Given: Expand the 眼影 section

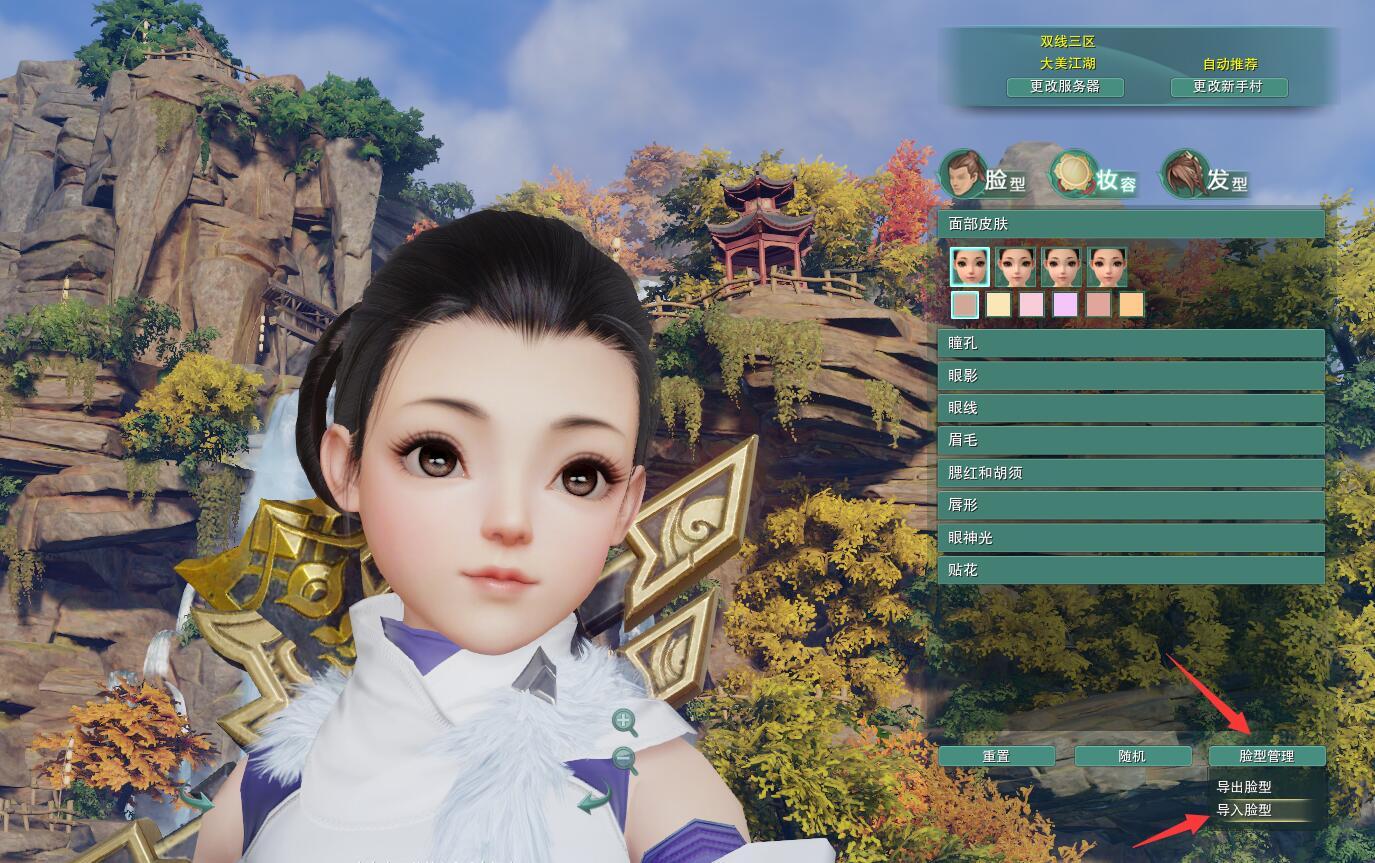Looking at the screenshot, I should 1130,376.
